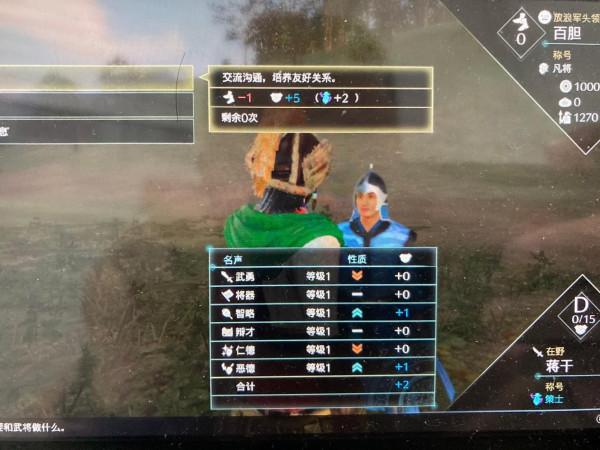Image resolution: width=600 pixels, height=450 pixels.
Task: Choose the menu entry ending in 意
Action: tap(95, 131)
